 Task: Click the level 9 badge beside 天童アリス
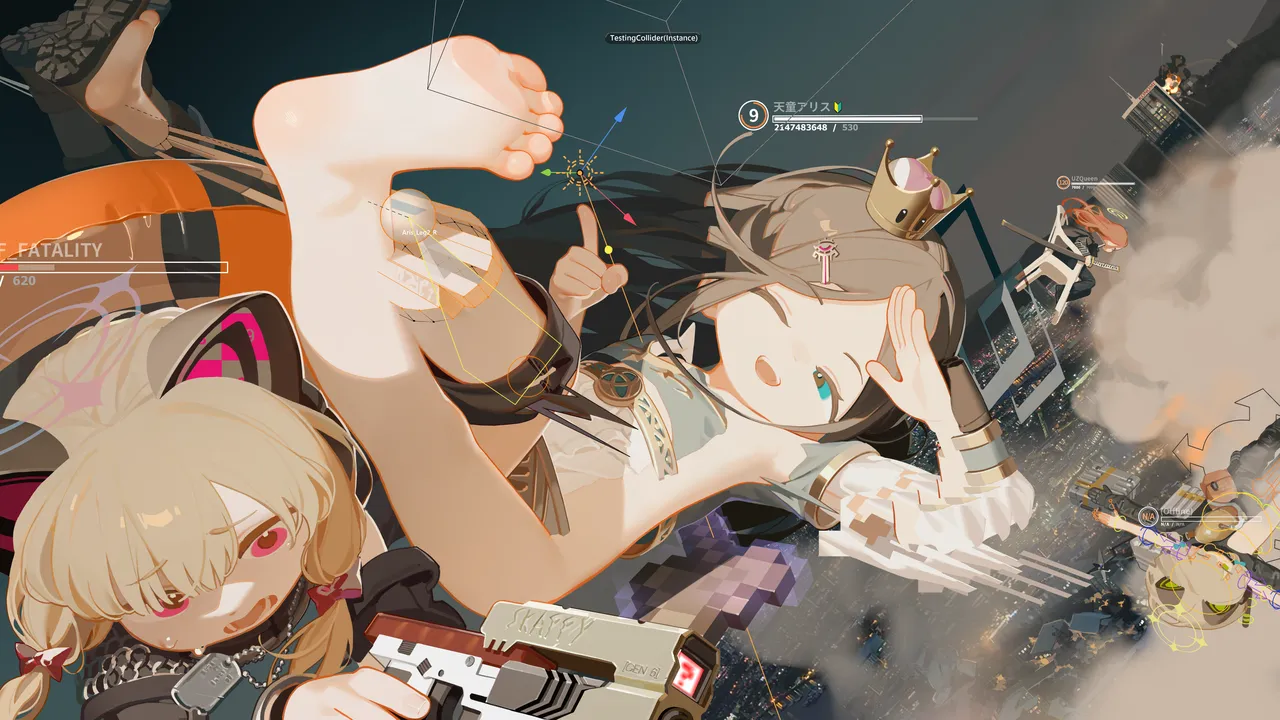(x=752, y=115)
